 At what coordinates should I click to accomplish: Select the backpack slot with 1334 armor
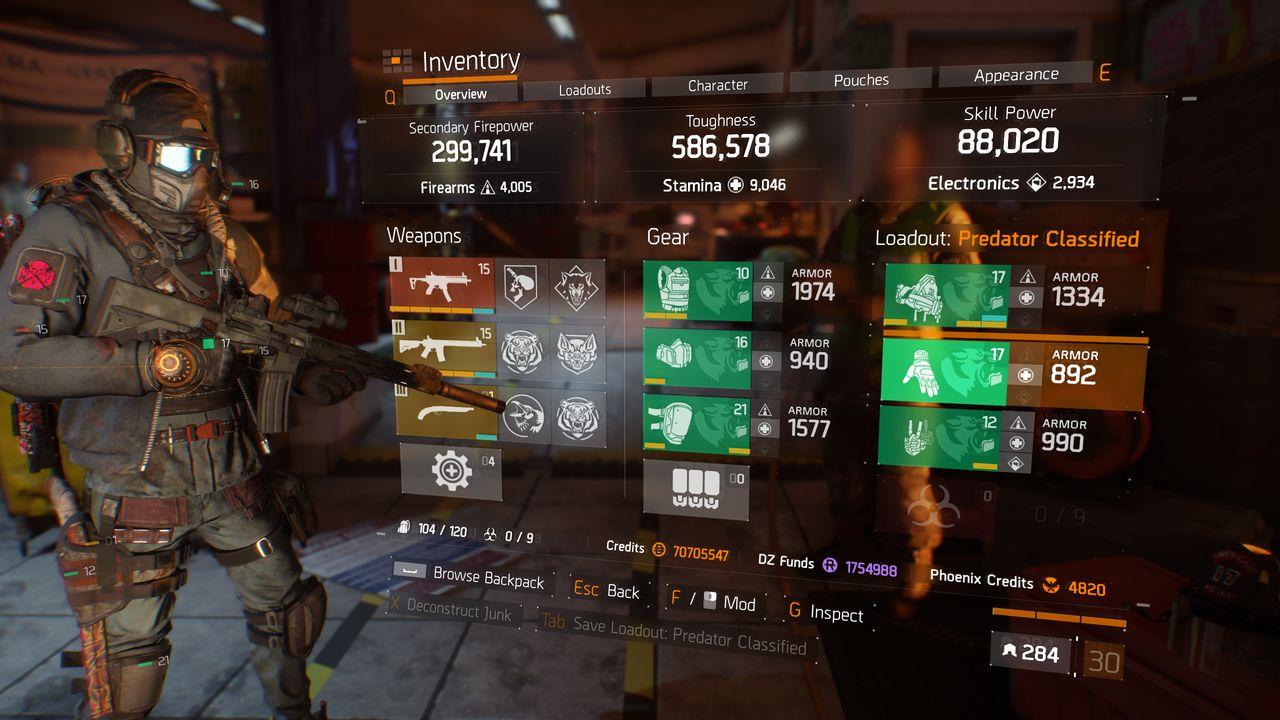pyautogui.click(x=946, y=296)
